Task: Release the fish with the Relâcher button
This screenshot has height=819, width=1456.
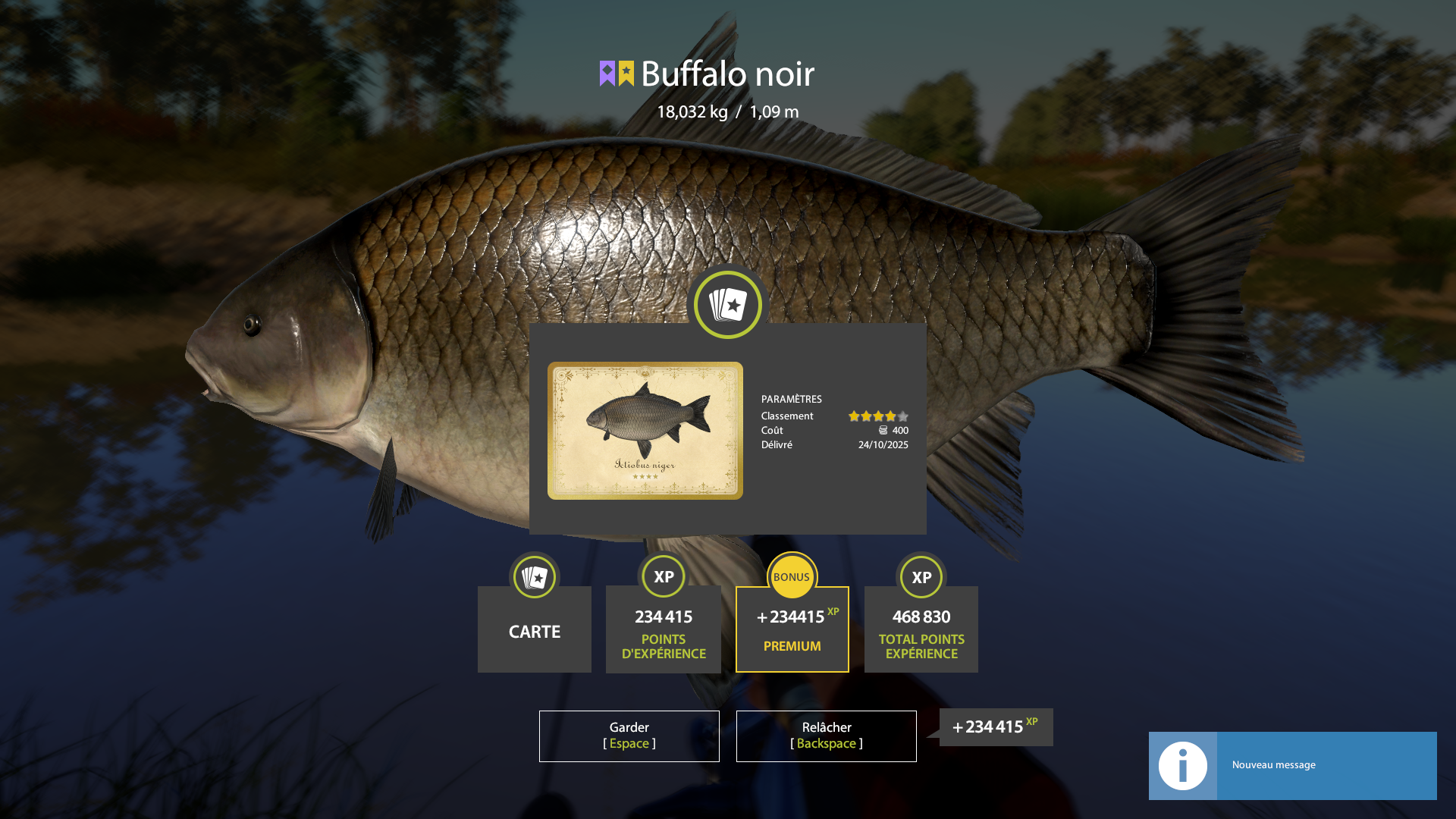Action: [826, 736]
